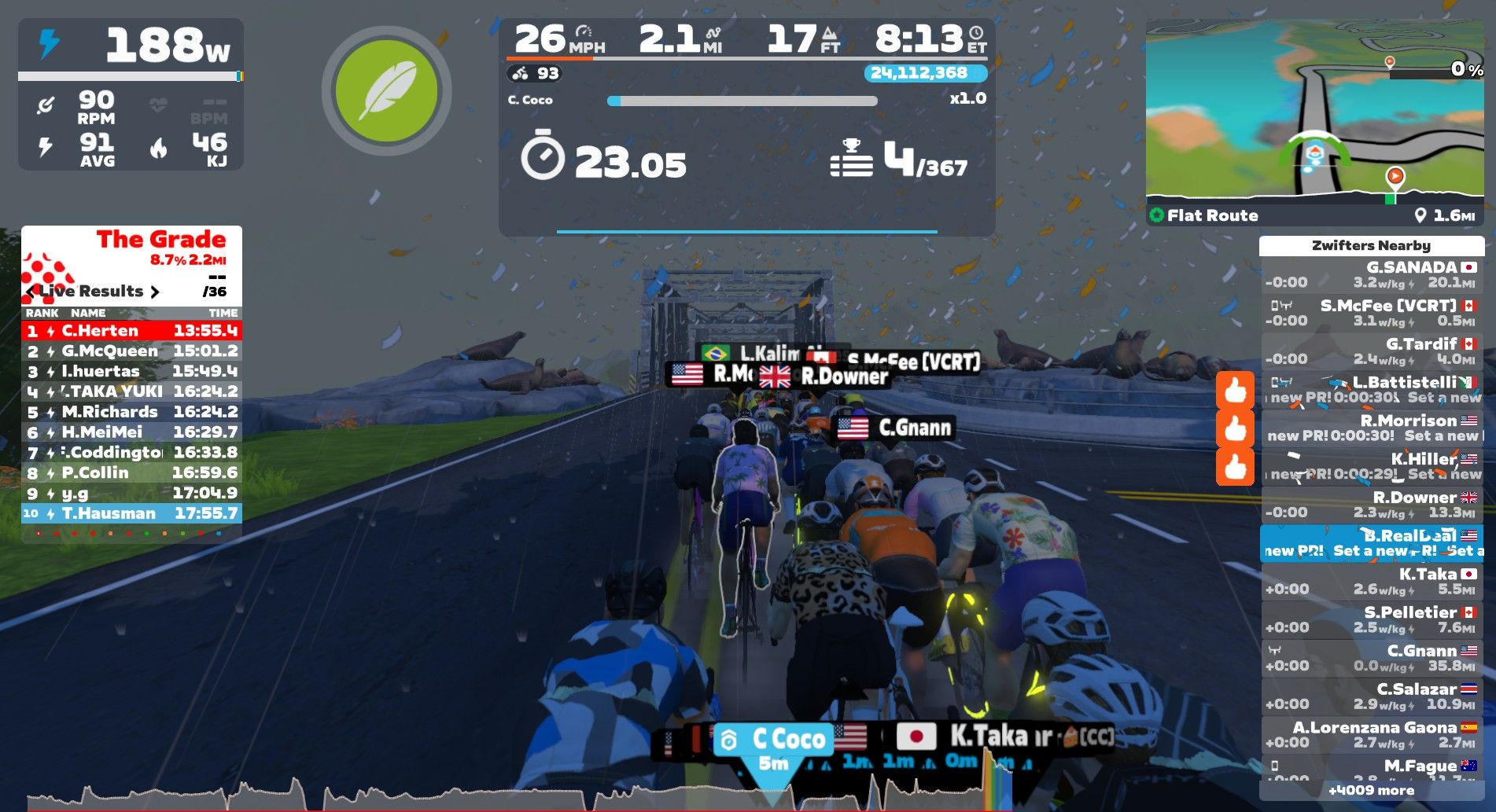This screenshot has height=812, width=1496.
Task: Select C.Herten in The Grade leaderboard
Action: (131, 331)
